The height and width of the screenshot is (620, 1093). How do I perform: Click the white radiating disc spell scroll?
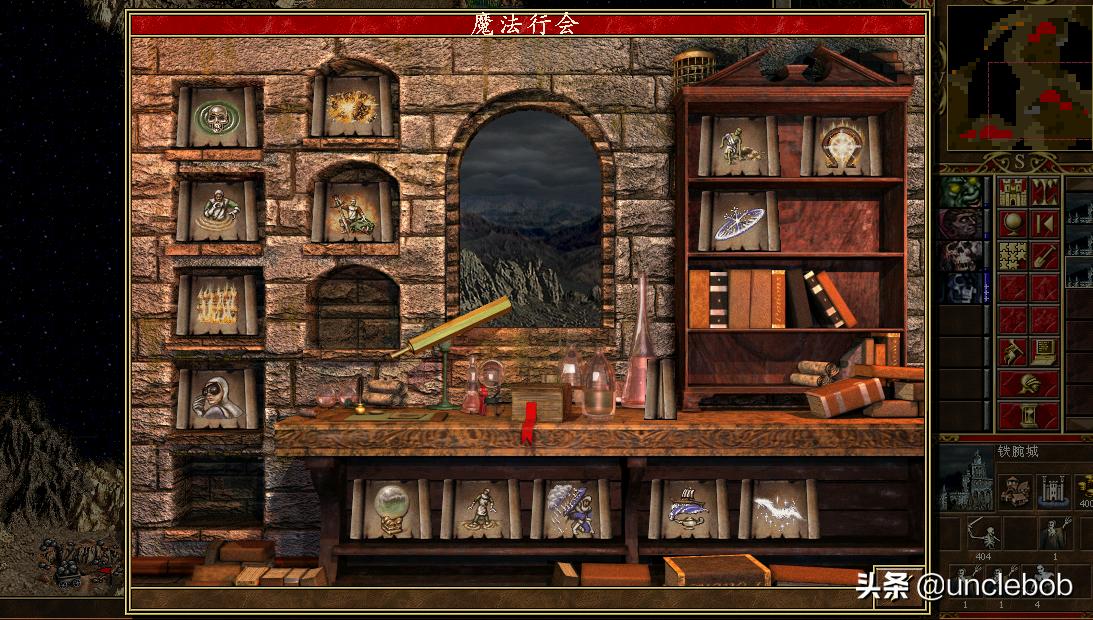739,221
